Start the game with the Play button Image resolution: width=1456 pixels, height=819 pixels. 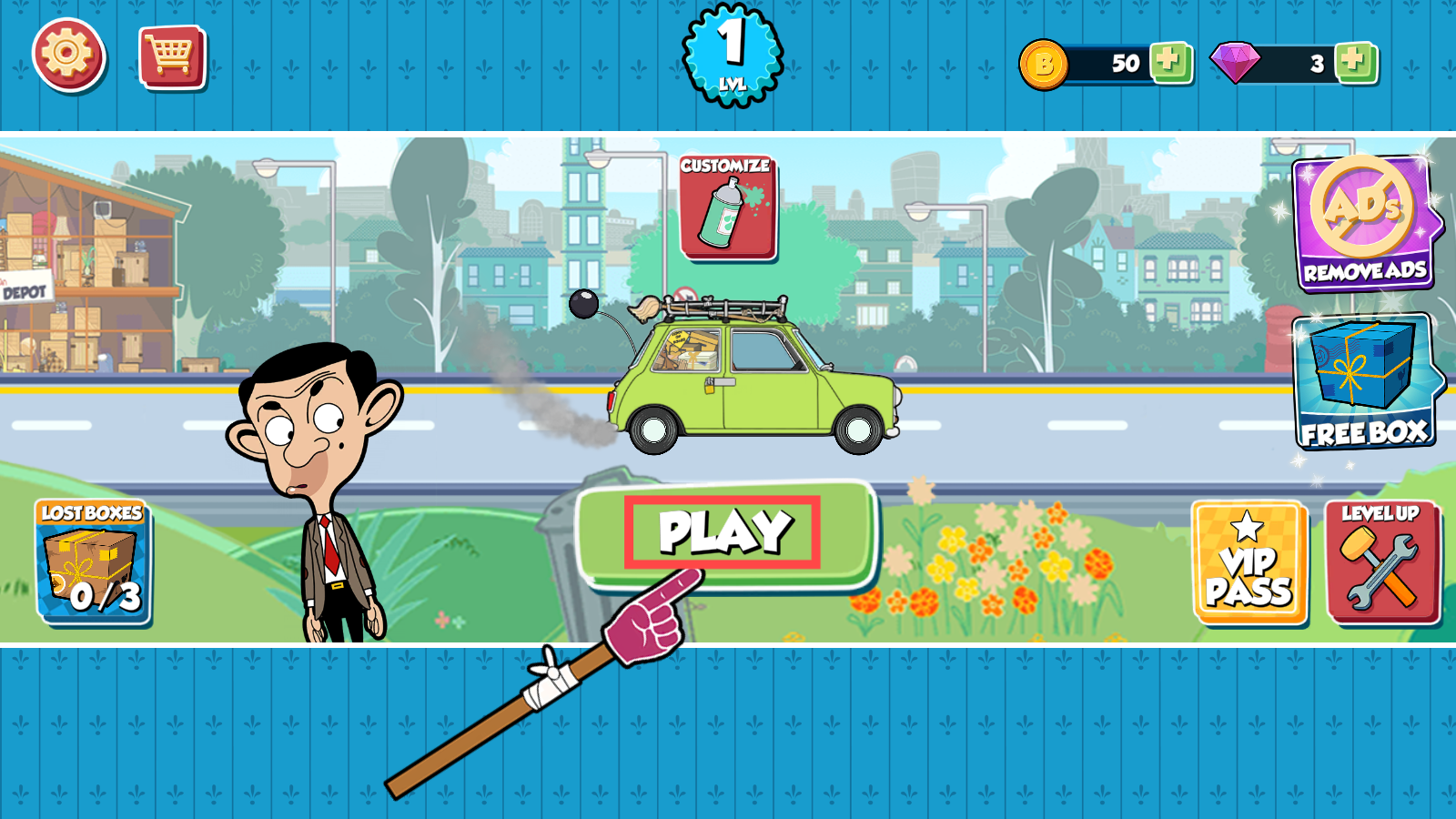pos(725,534)
